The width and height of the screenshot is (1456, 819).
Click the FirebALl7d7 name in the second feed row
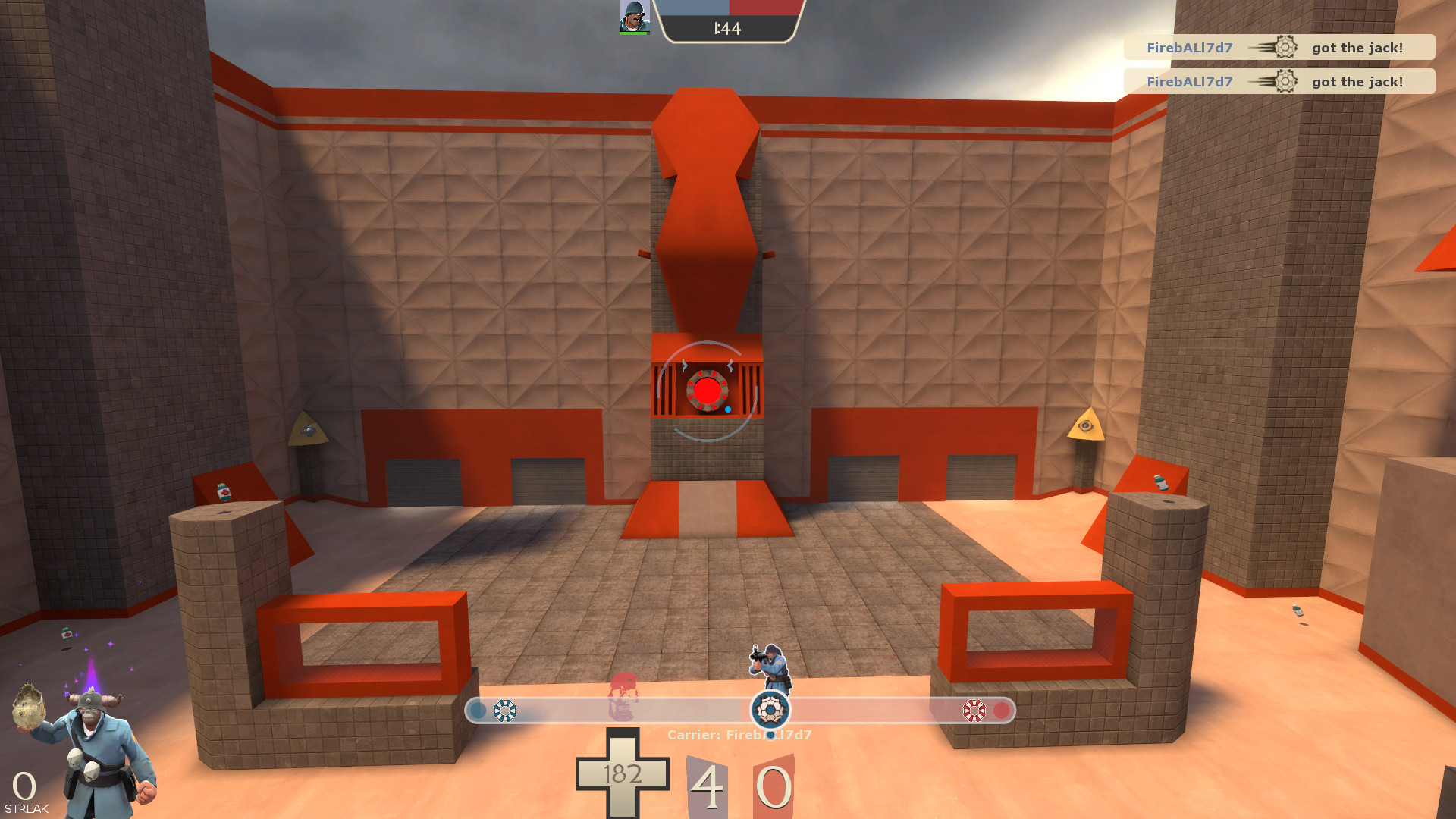pos(1190,81)
